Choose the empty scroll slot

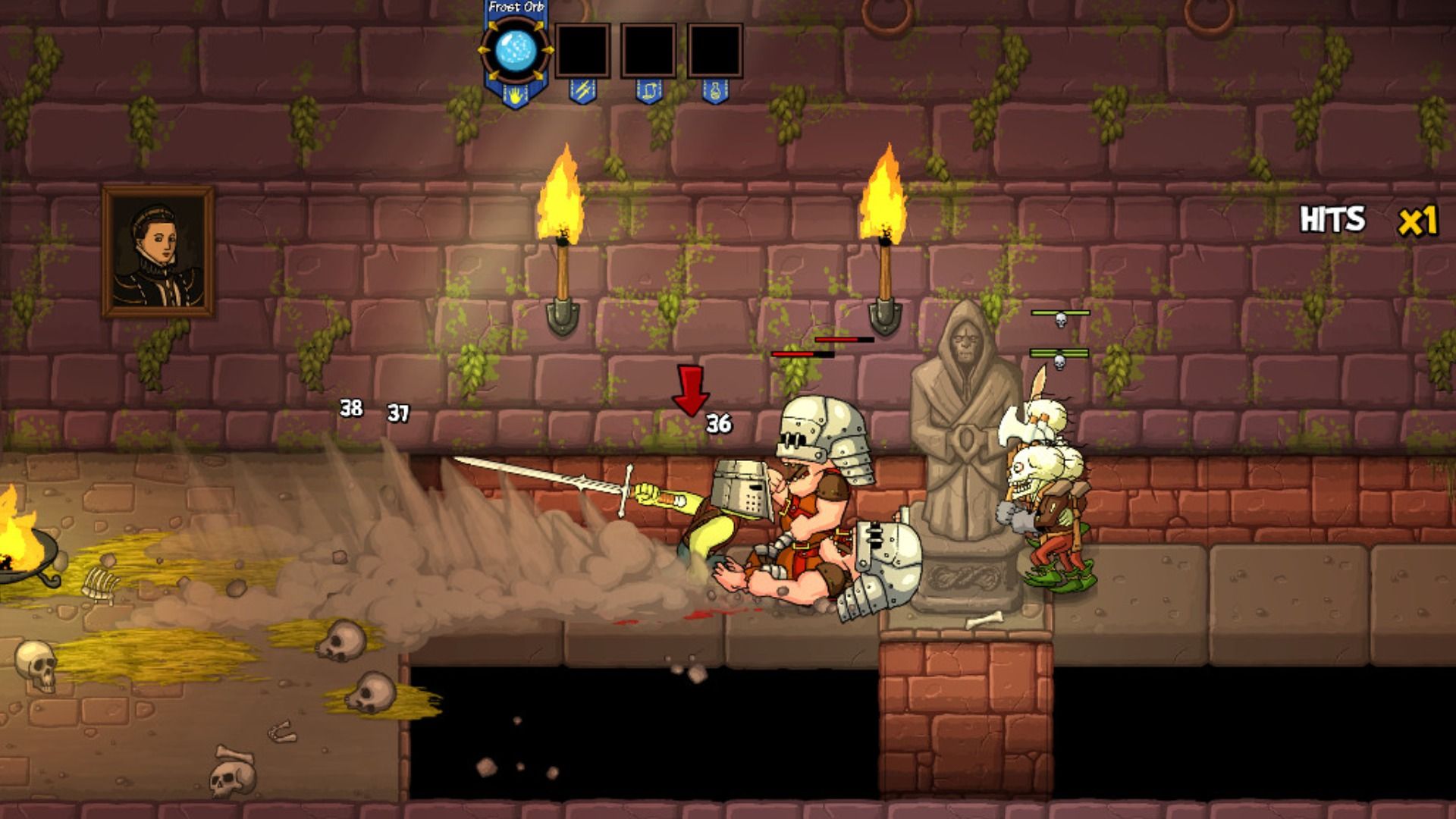click(648, 51)
